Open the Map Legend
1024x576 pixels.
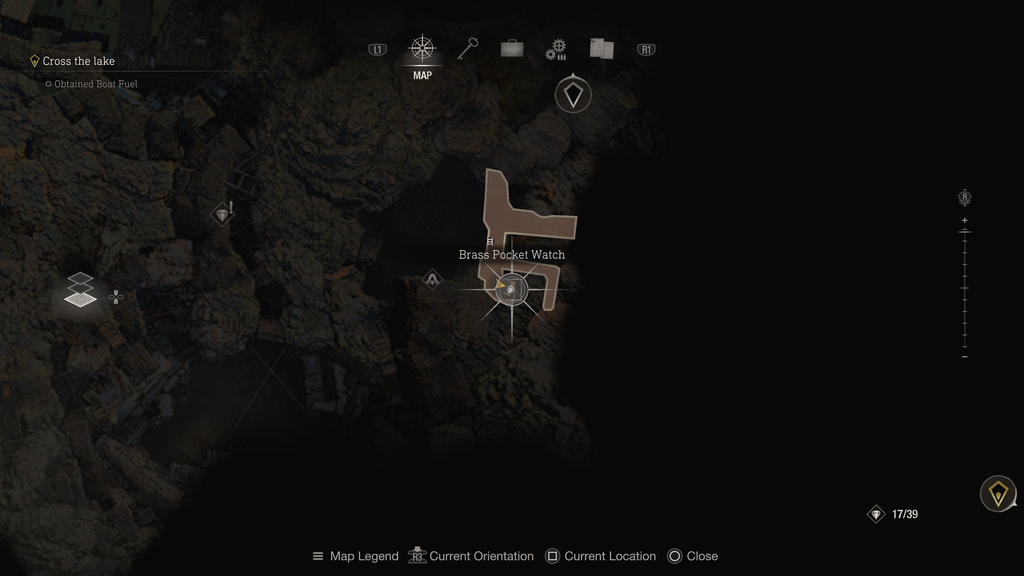tap(355, 556)
